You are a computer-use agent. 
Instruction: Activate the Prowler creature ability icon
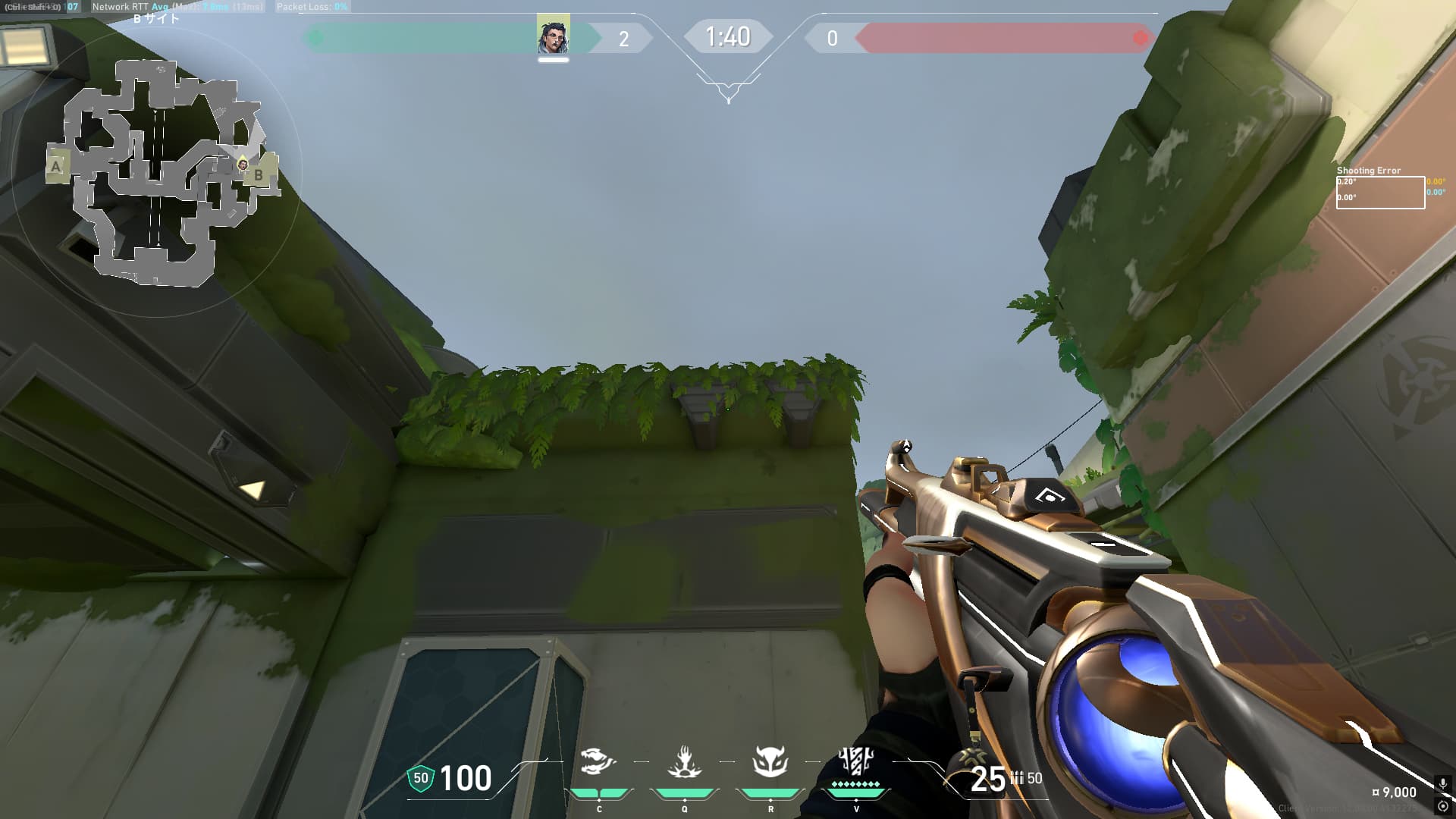tap(598, 761)
